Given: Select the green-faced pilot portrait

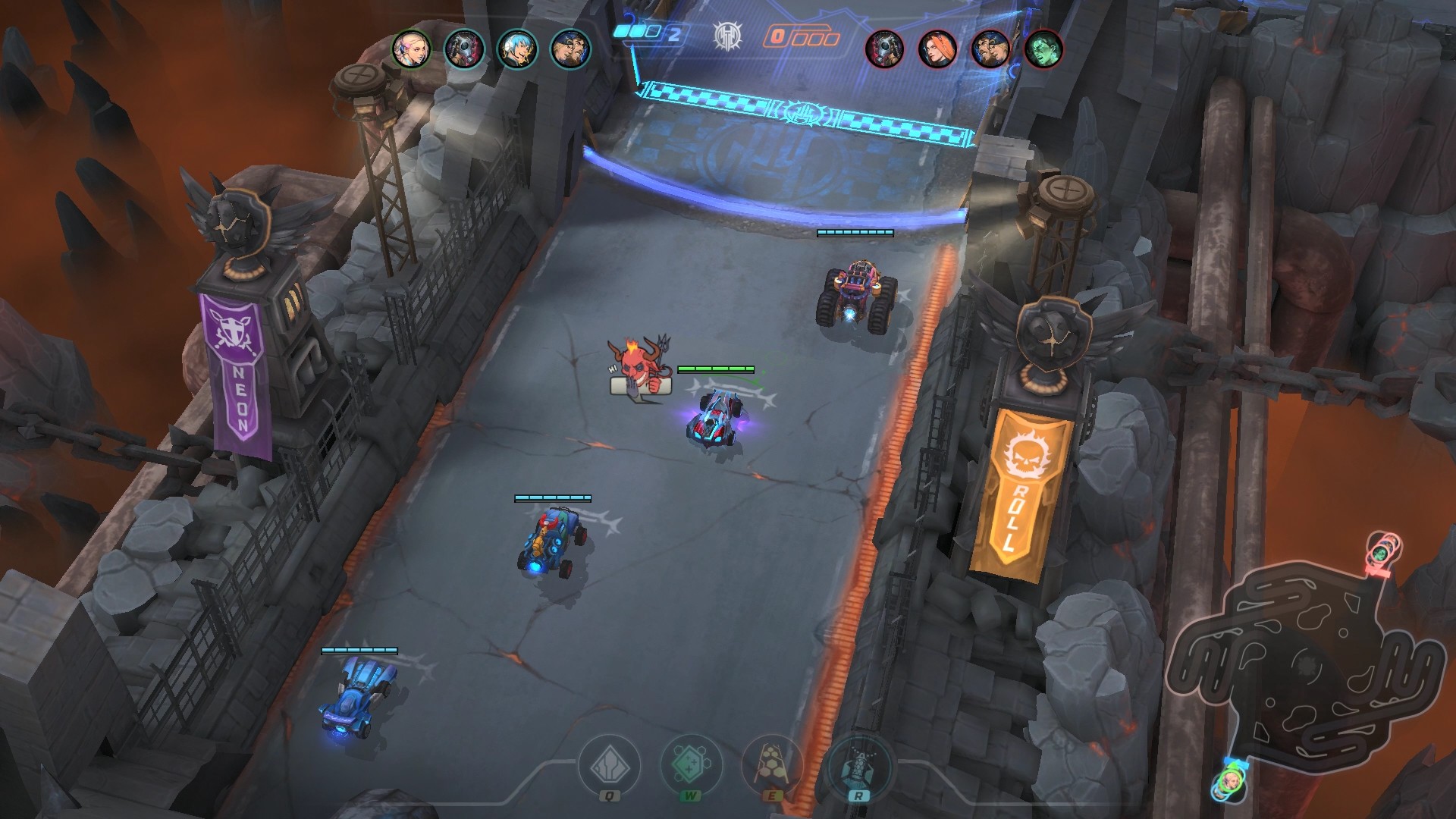Looking at the screenshot, I should pyautogui.click(x=1043, y=49).
